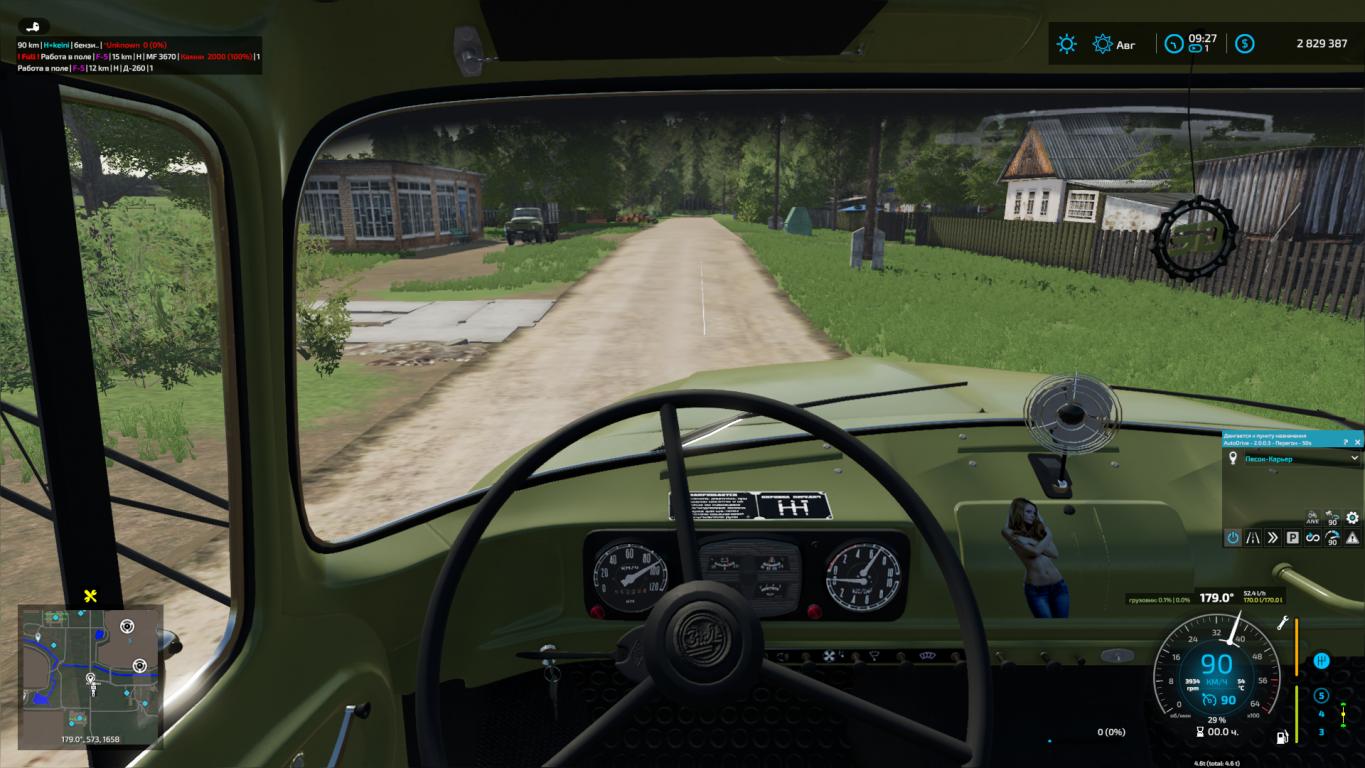Click the AutoDrive road route icon
Image resolution: width=1365 pixels, height=768 pixels.
click(1253, 538)
